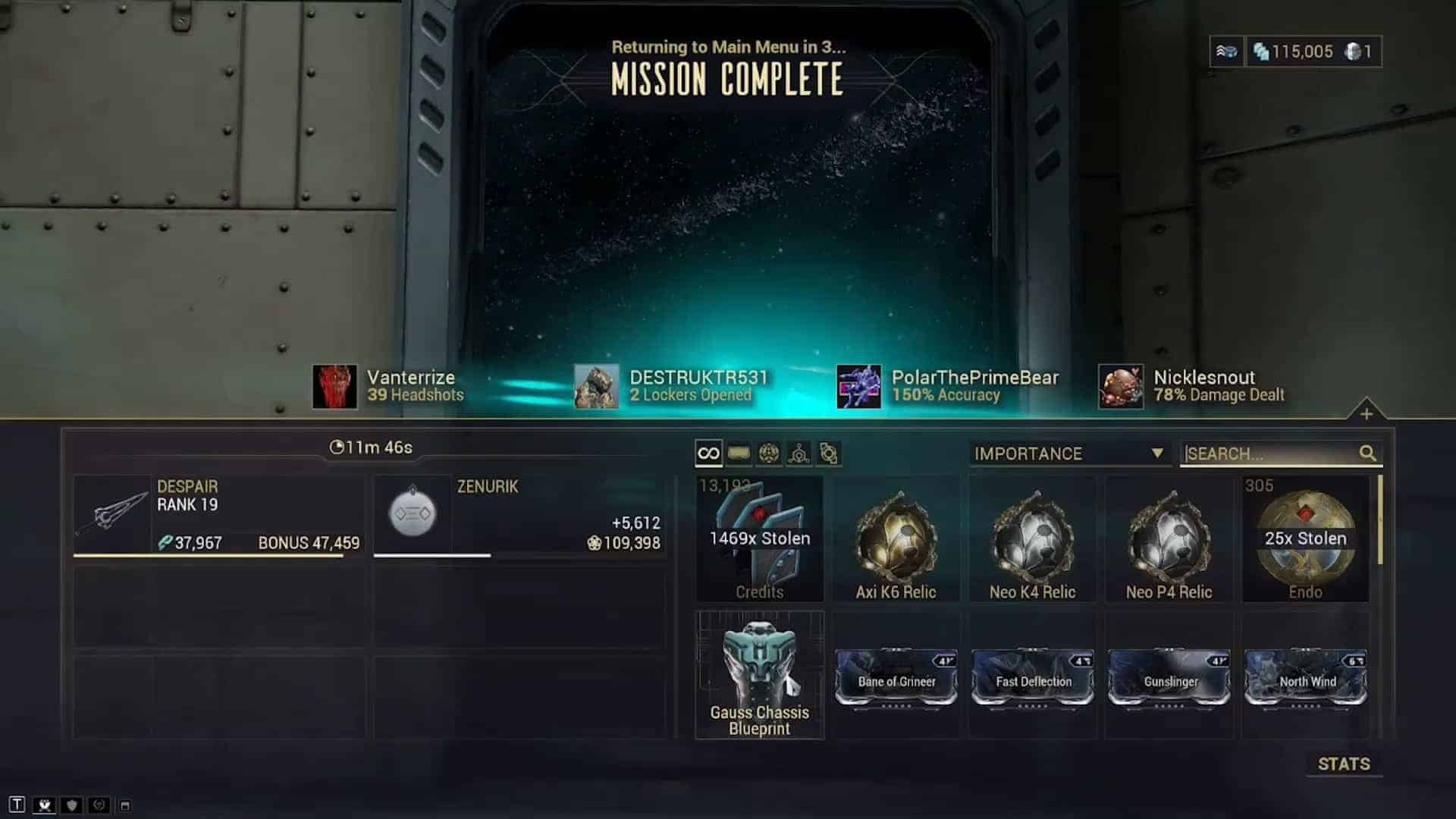Select the stolen Endo reward tile
Image resolution: width=1456 pixels, height=819 pixels.
(x=1305, y=540)
